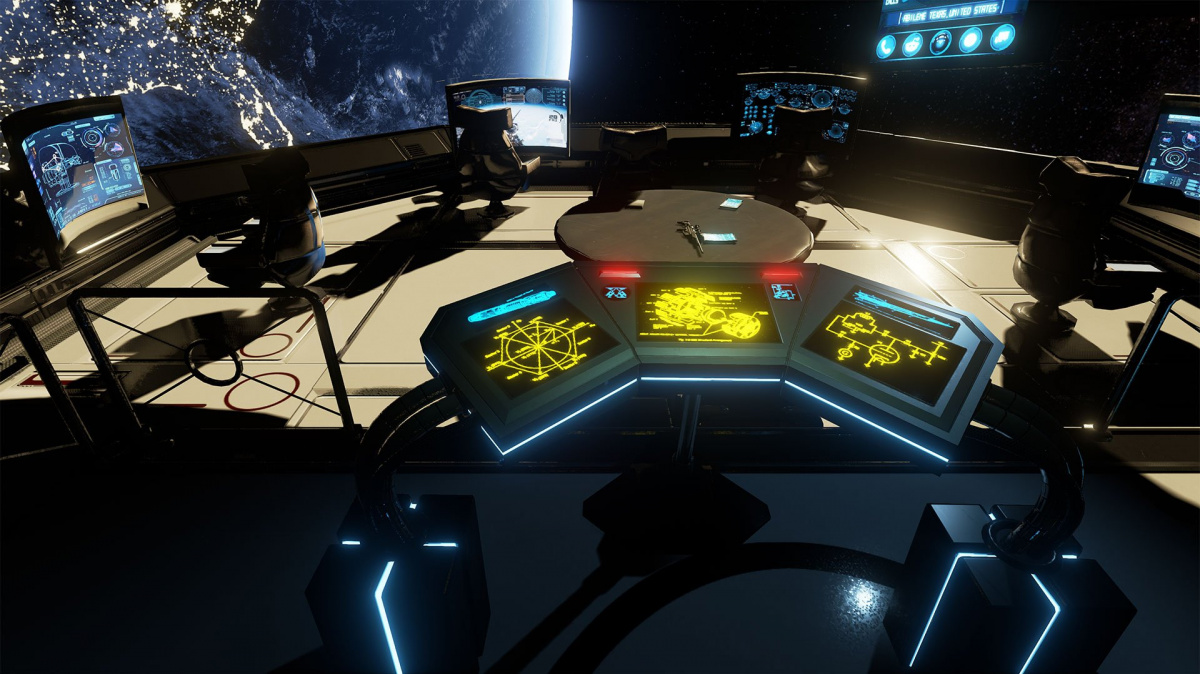The height and width of the screenshot is (674, 1200).
Task: Activate the solid white circle icon
Action: tap(971, 41)
